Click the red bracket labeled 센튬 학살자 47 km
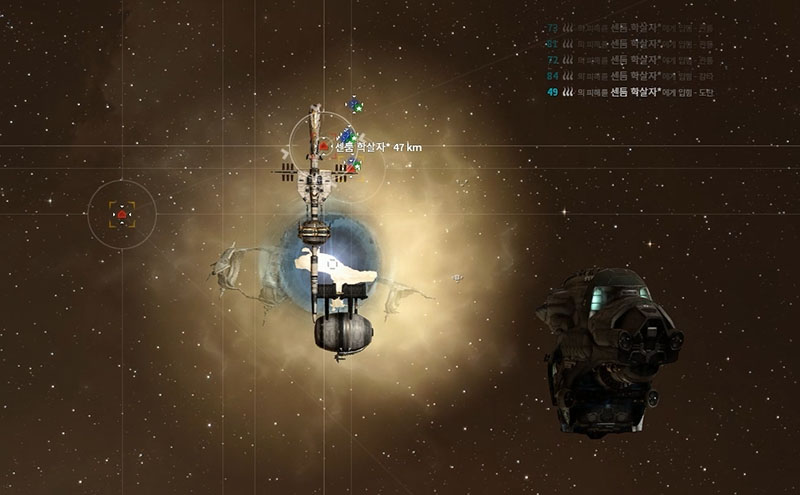Image resolution: width=800 pixels, height=495 pixels. pyautogui.click(x=324, y=146)
